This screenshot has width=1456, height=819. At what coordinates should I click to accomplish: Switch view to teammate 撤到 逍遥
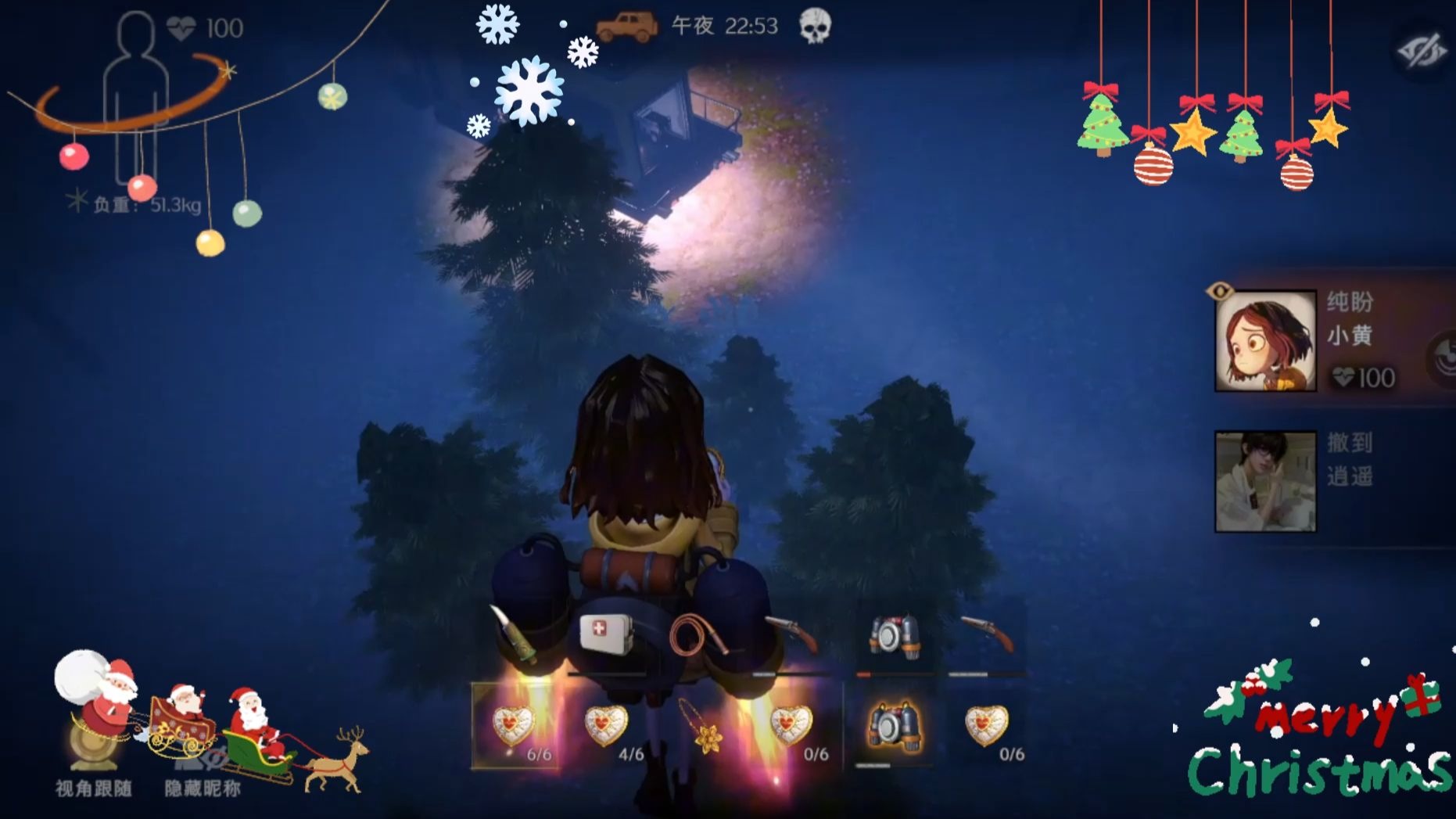1264,481
